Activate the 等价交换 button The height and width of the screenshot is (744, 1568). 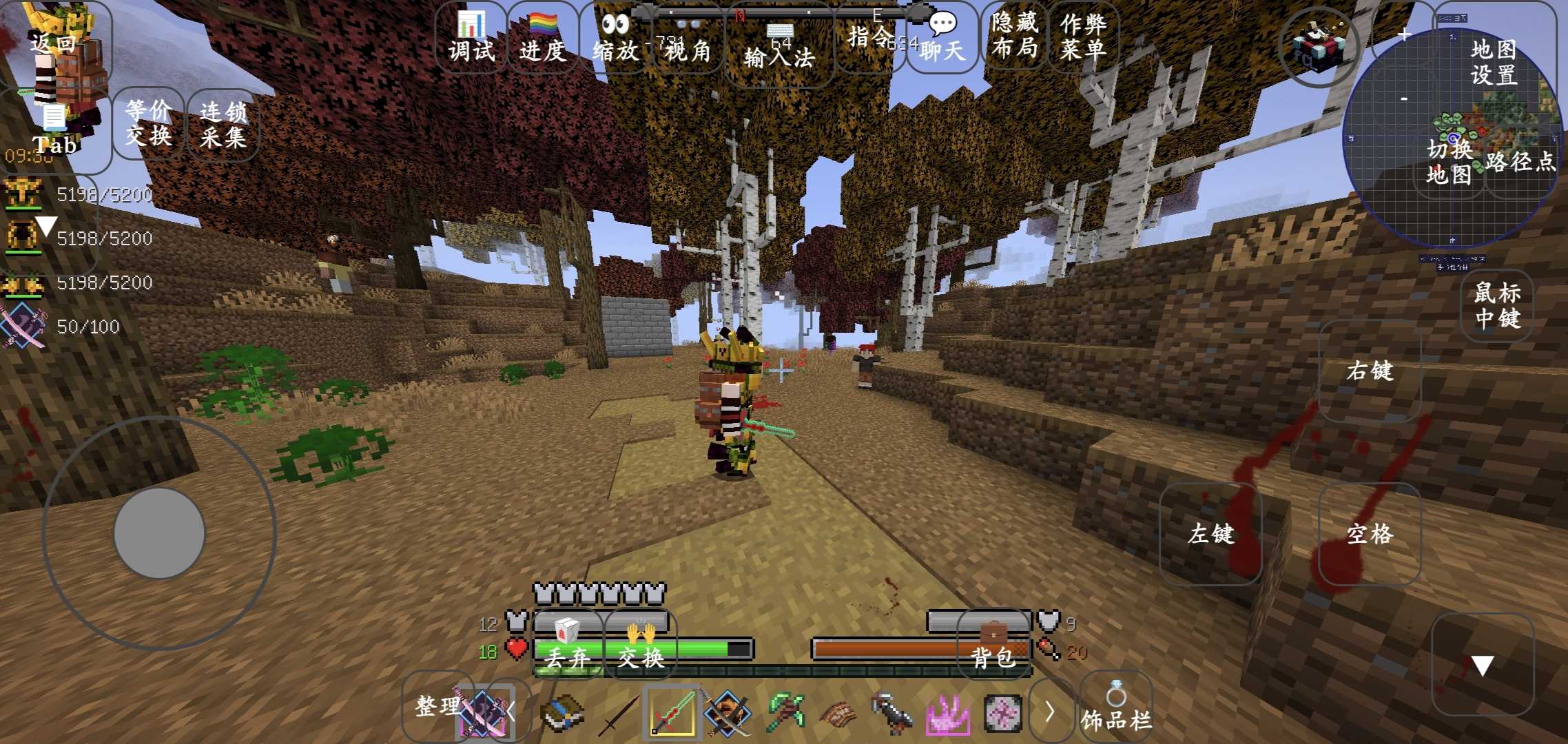click(x=148, y=123)
